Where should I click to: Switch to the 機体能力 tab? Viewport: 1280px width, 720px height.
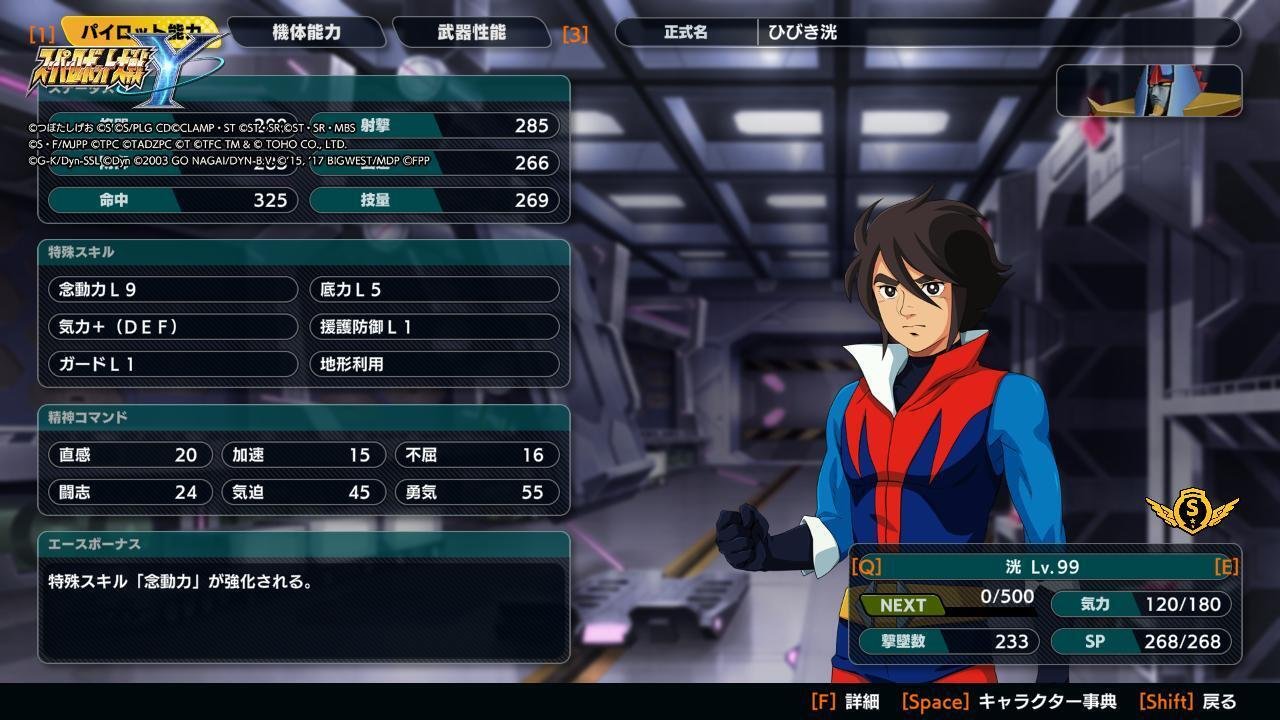pyautogui.click(x=306, y=32)
